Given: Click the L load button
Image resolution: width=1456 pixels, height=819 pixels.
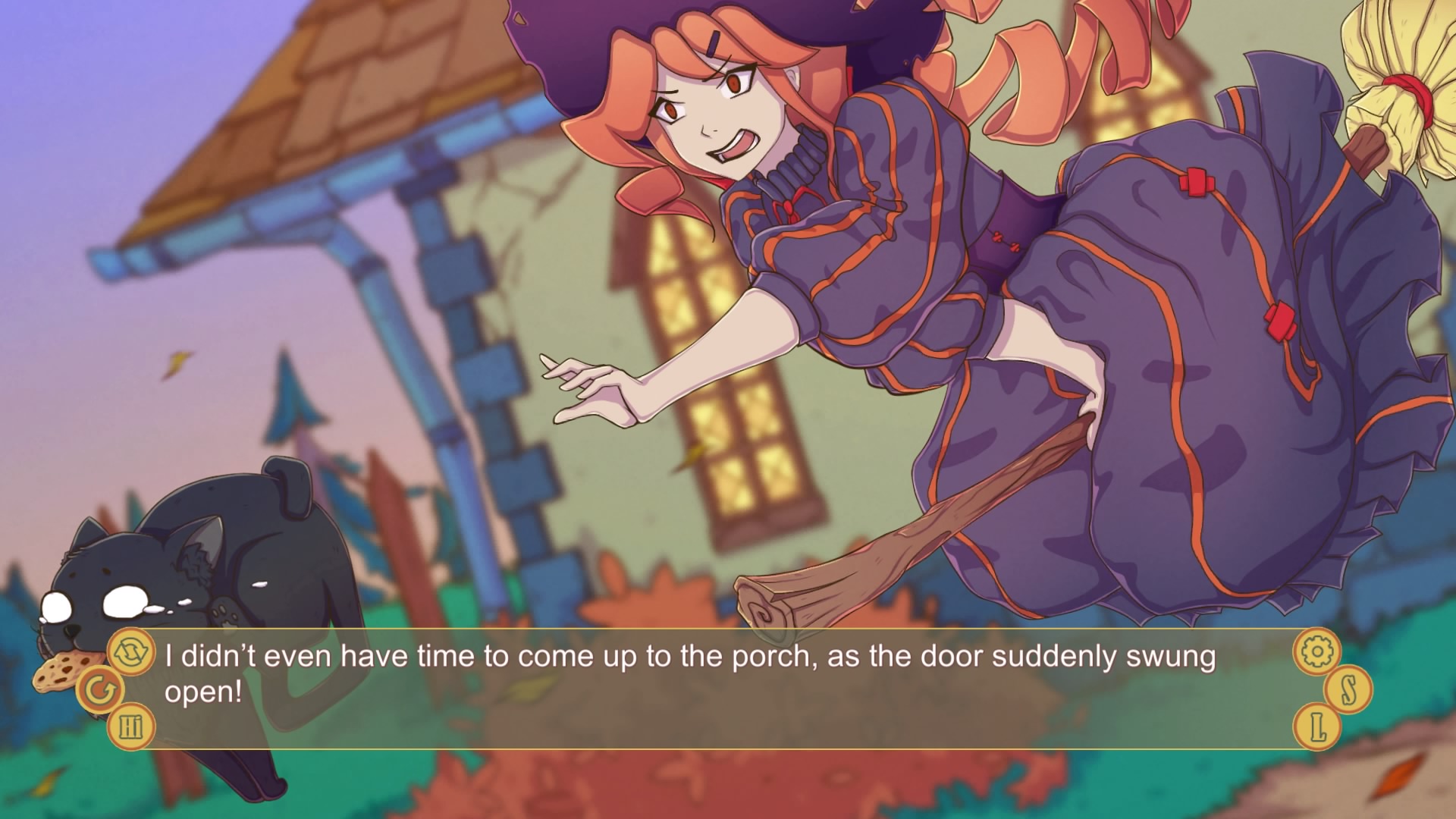Looking at the screenshot, I should (x=1317, y=727).
